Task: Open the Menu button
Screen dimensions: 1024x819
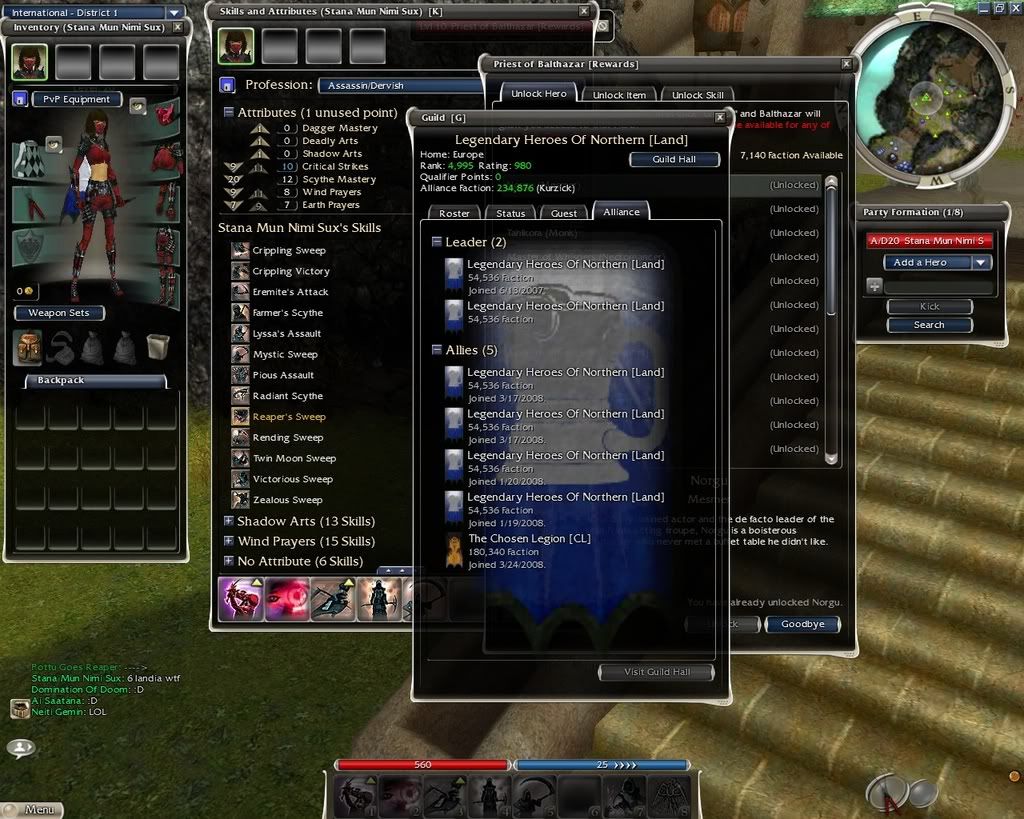Action: [x=33, y=809]
